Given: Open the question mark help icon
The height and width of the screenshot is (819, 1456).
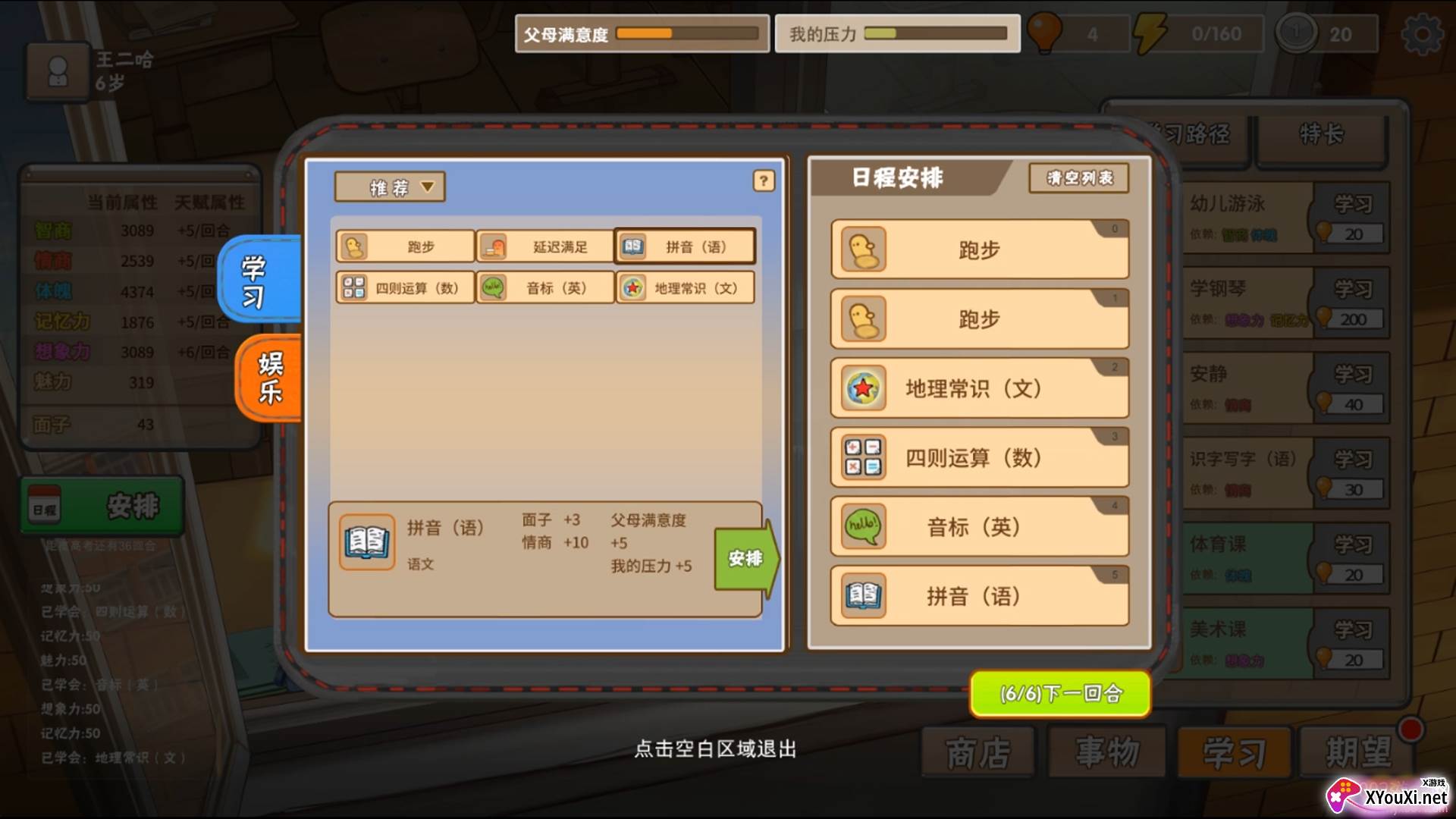Looking at the screenshot, I should (x=764, y=182).
